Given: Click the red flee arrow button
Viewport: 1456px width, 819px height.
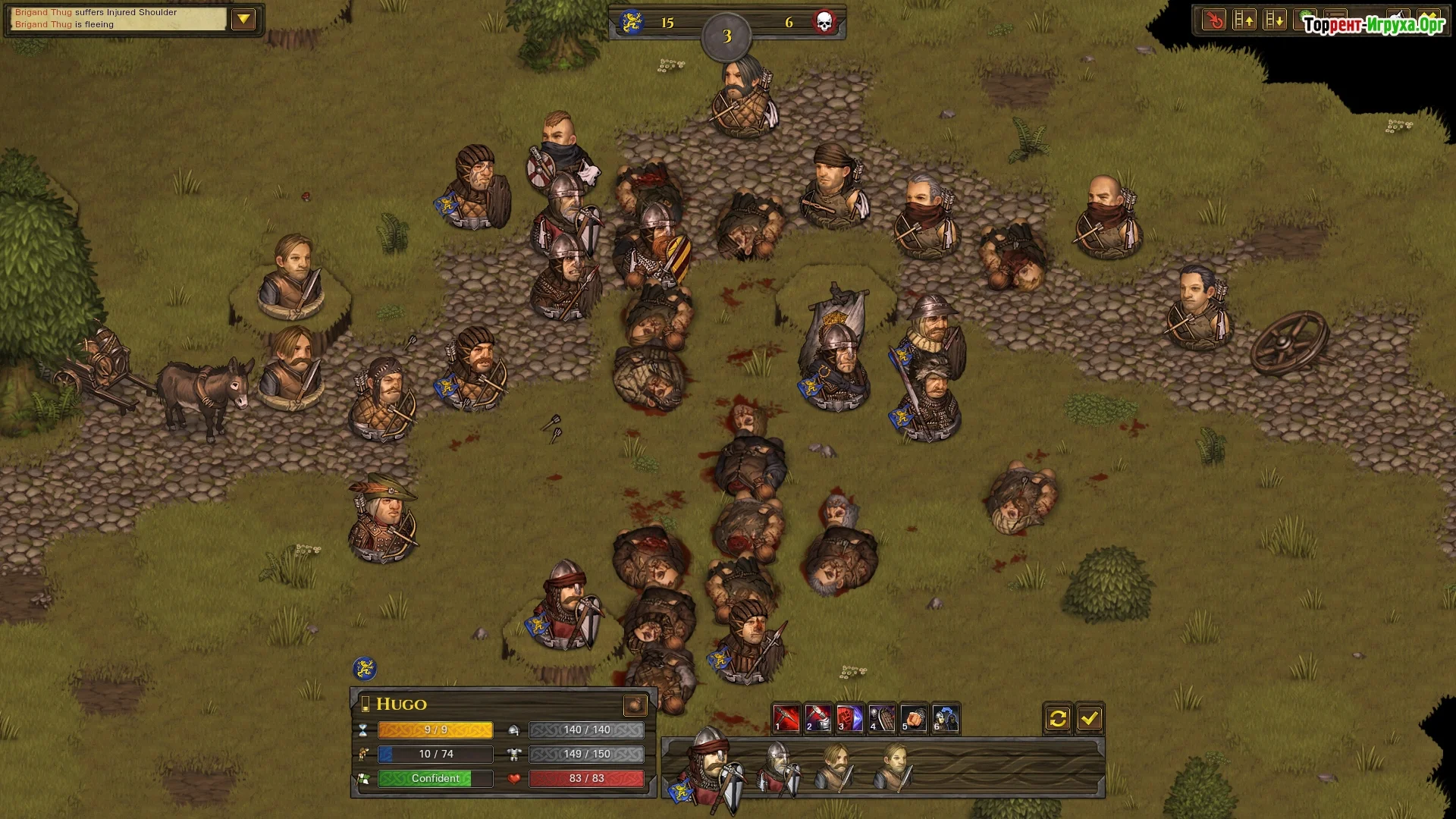Looking at the screenshot, I should [1214, 20].
